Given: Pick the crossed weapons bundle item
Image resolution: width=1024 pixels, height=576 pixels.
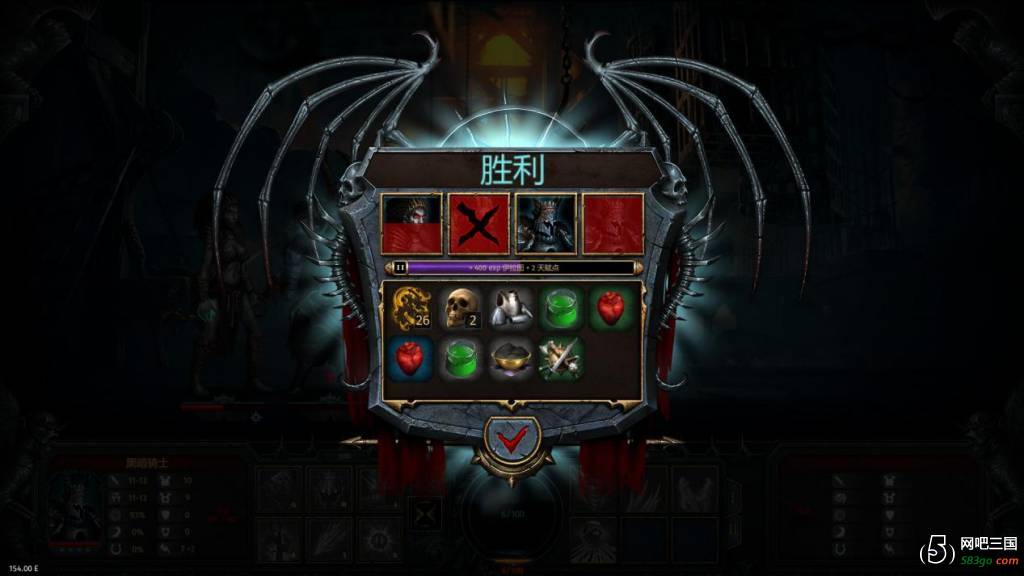Looking at the screenshot, I should (x=561, y=358).
